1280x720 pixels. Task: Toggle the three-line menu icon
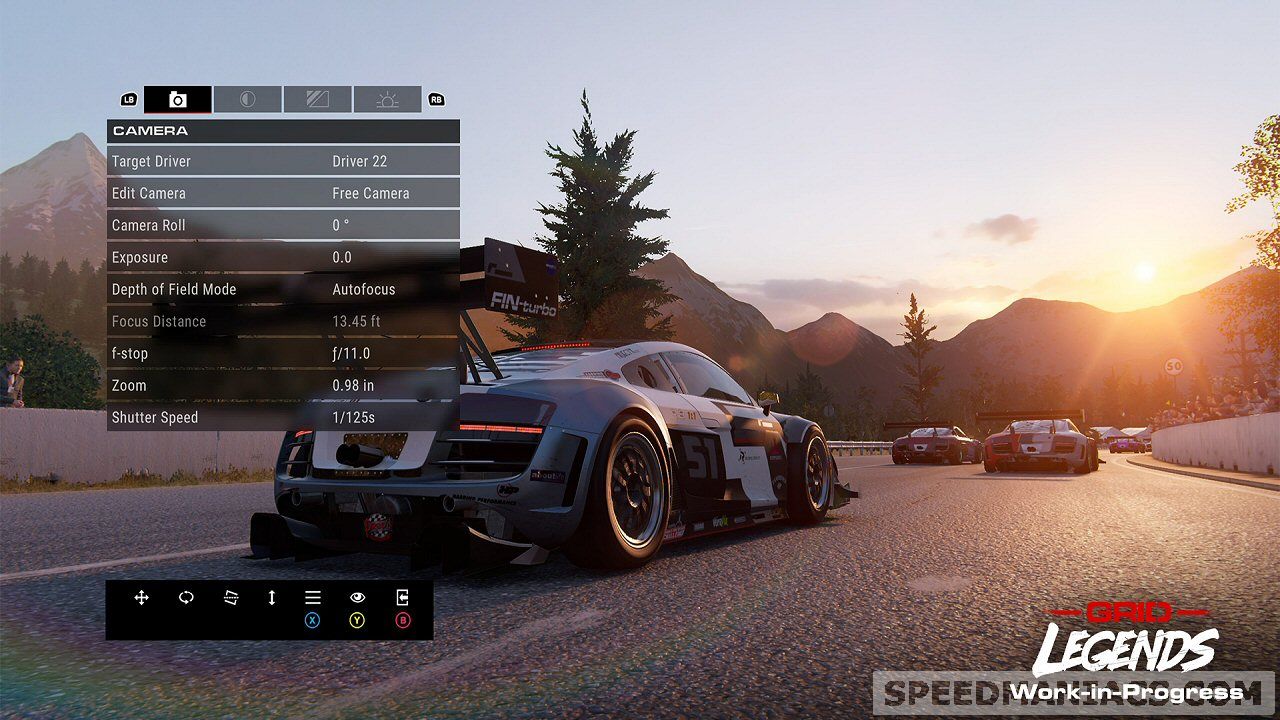tap(313, 598)
